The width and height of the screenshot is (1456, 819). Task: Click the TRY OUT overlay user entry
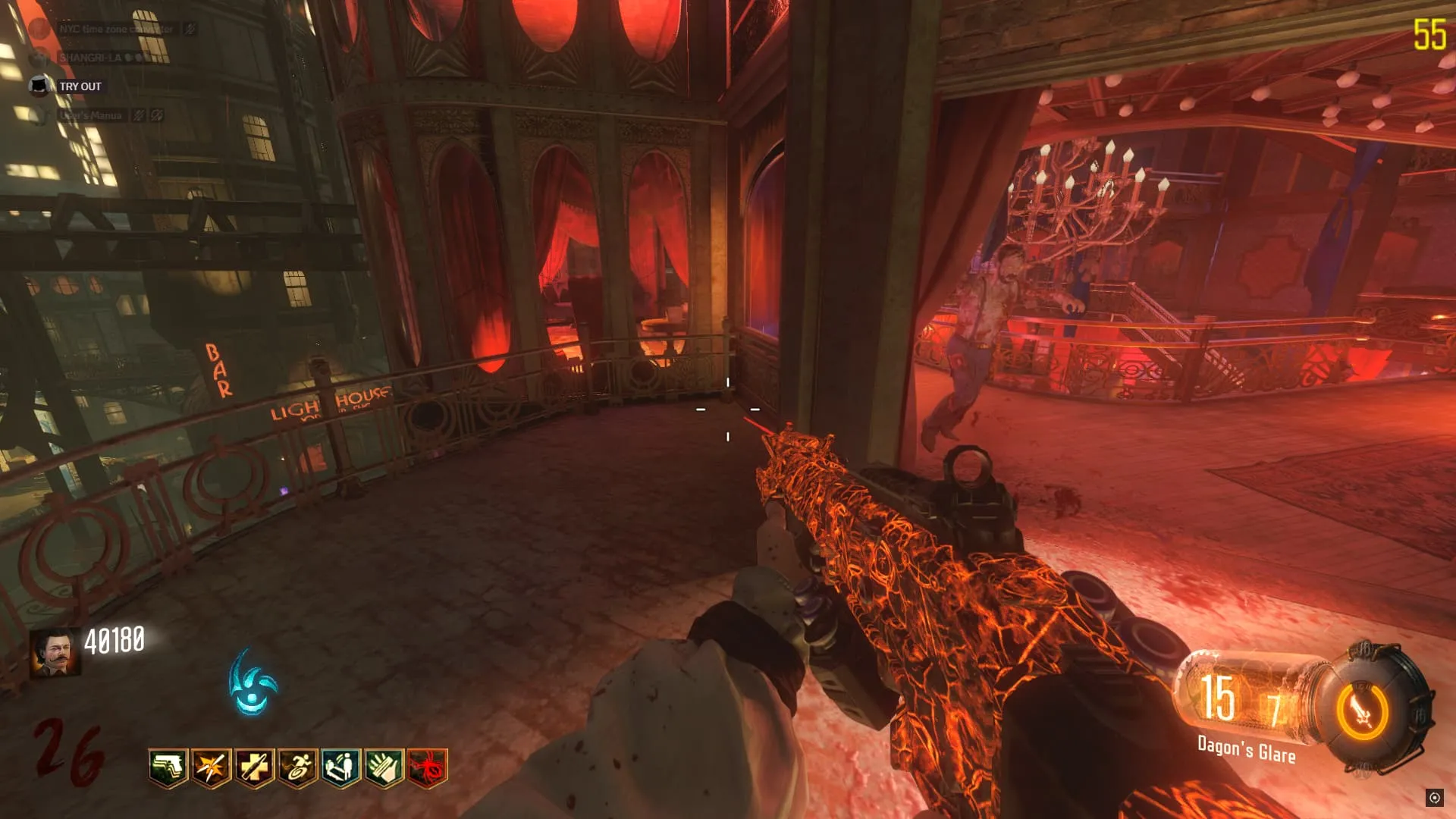point(80,86)
